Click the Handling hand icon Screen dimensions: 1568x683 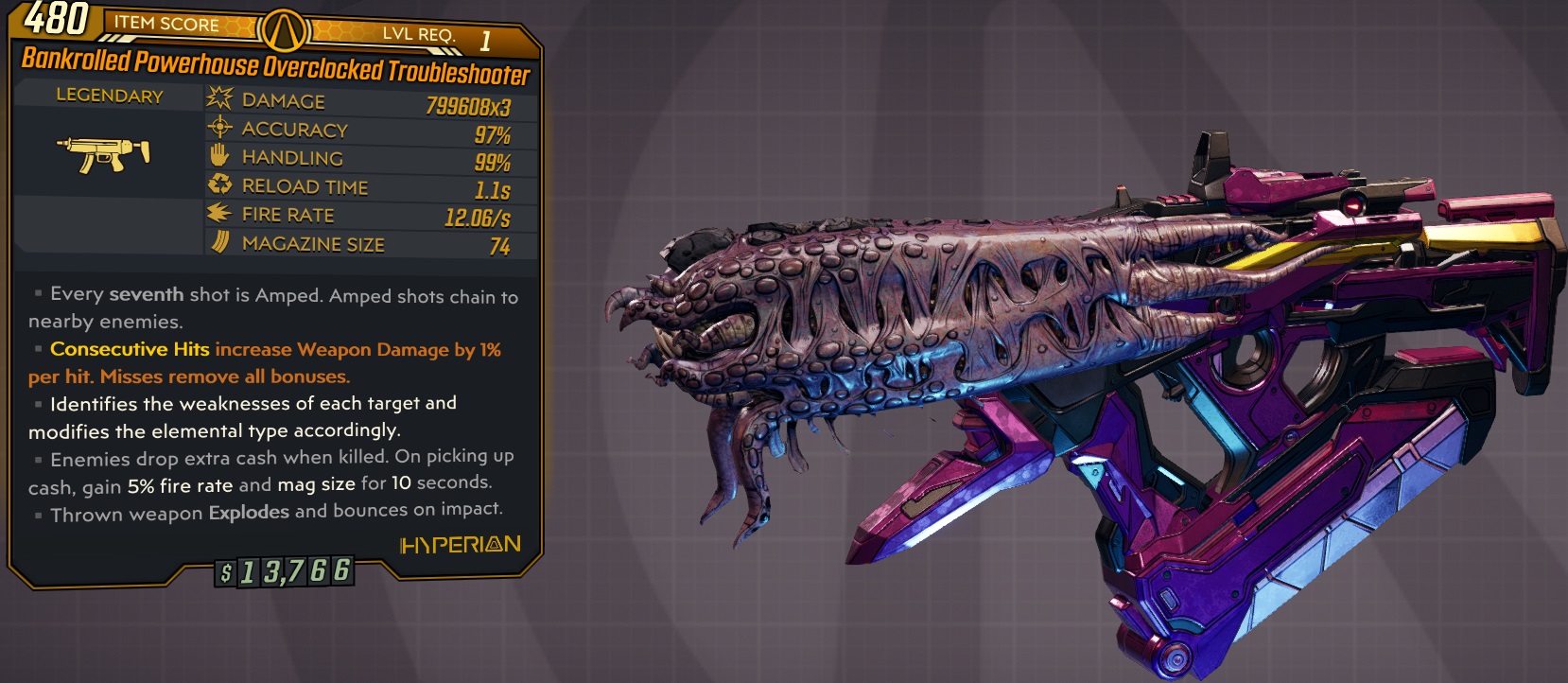[218, 156]
